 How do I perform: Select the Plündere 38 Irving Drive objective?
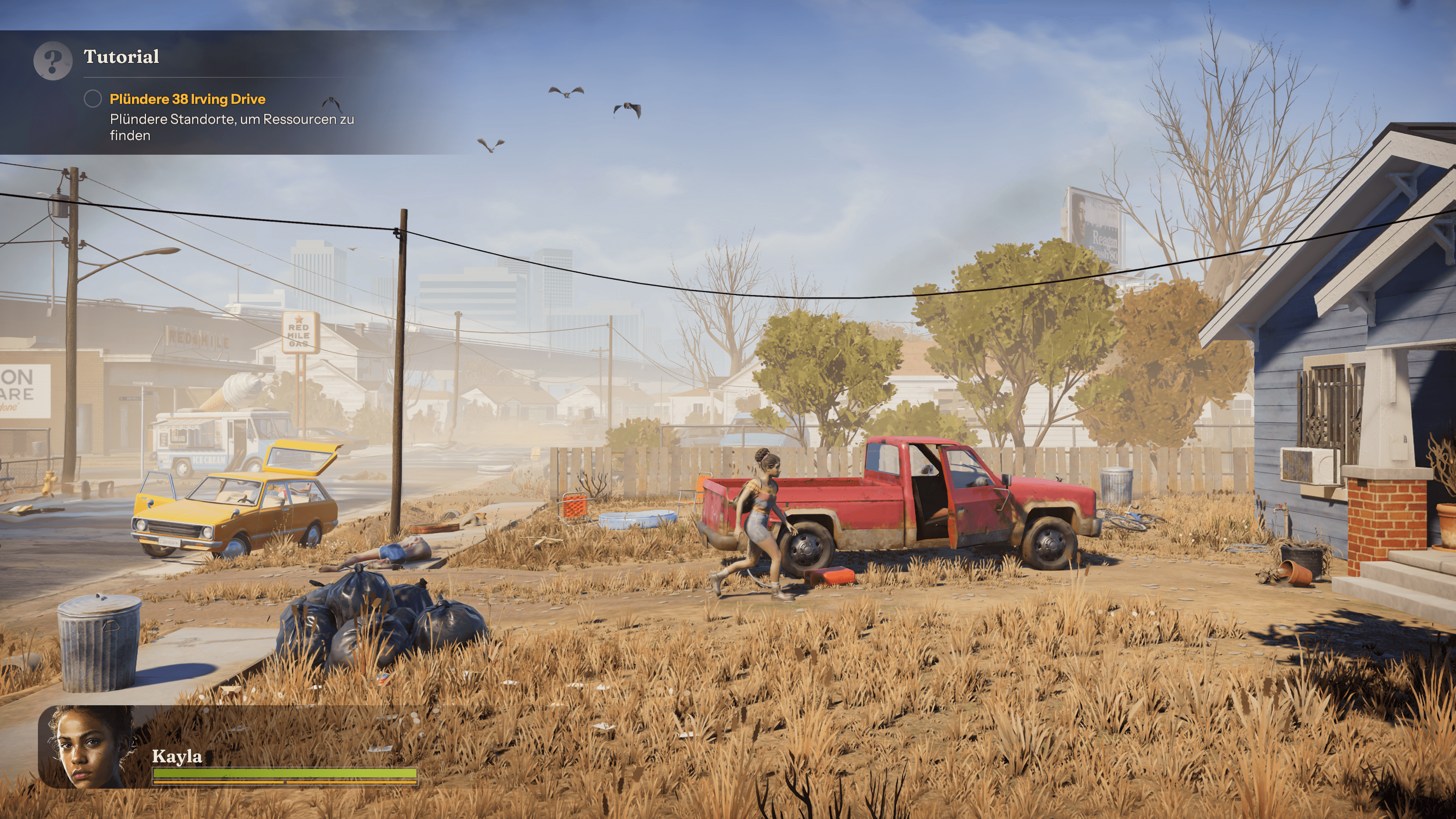click(x=187, y=99)
